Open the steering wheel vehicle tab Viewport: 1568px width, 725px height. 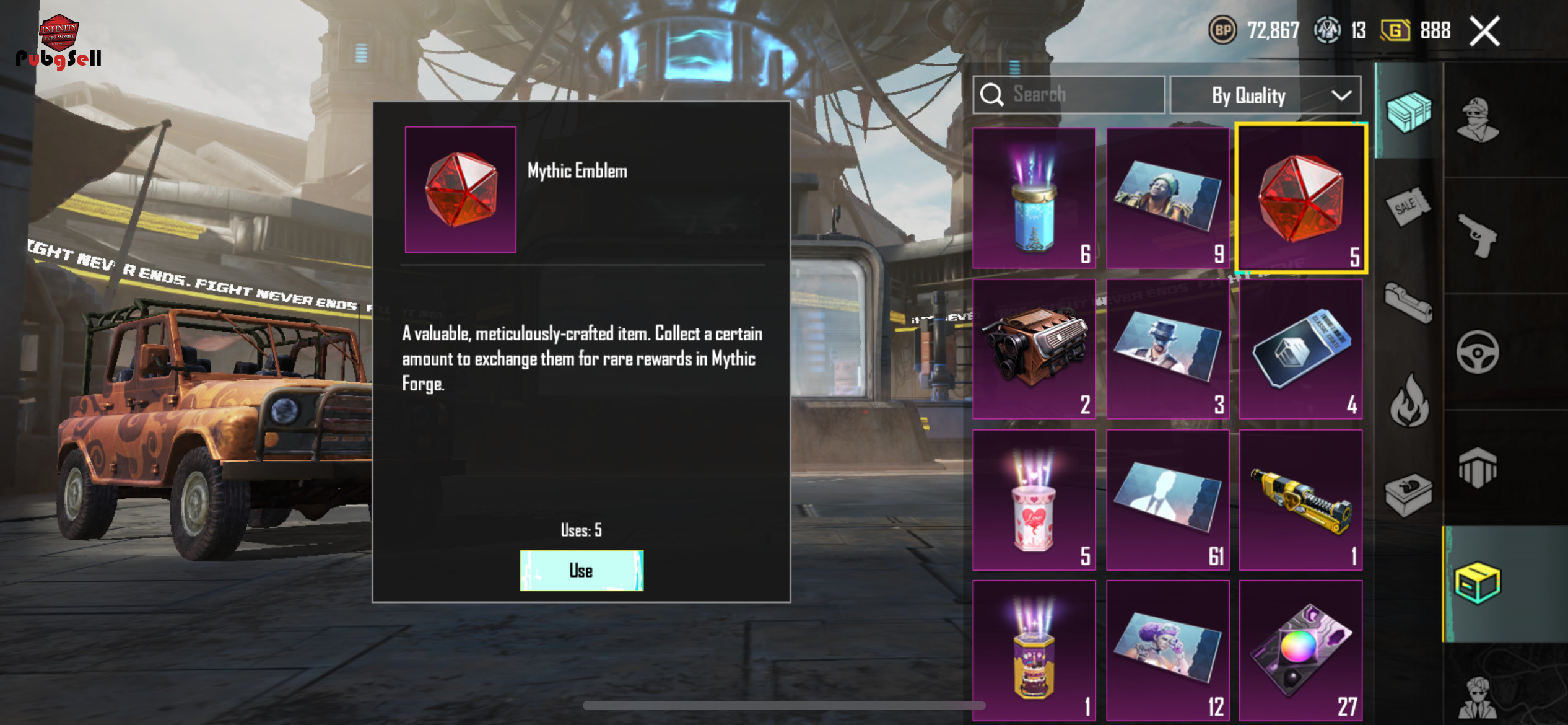[1477, 352]
